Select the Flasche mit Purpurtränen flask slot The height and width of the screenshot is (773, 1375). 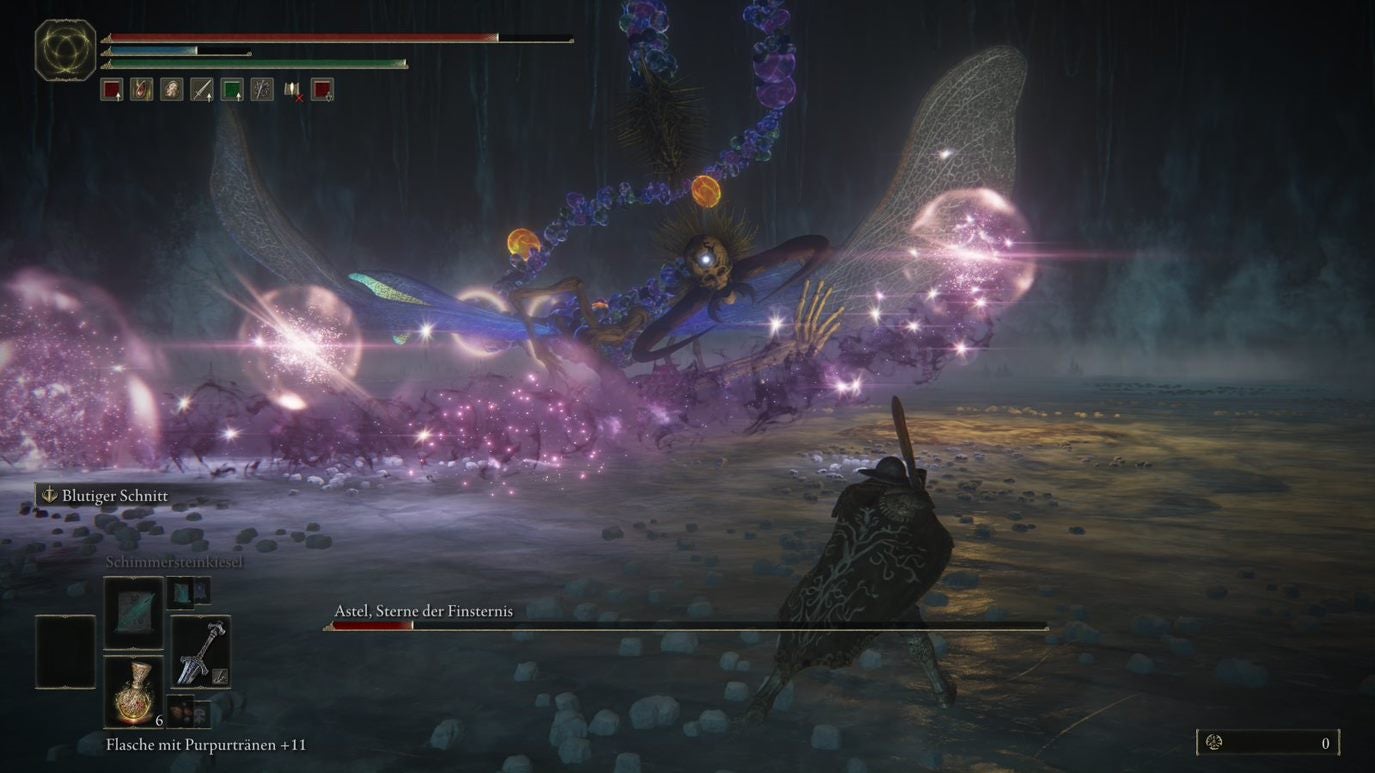(x=134, y=692)
